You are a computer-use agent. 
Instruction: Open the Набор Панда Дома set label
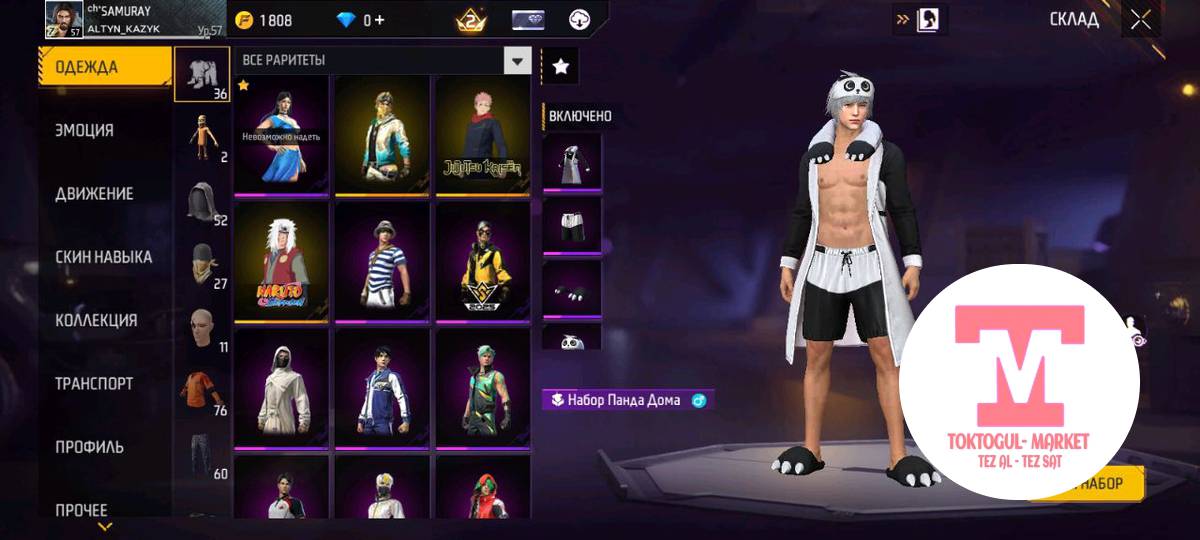[626, 400]
